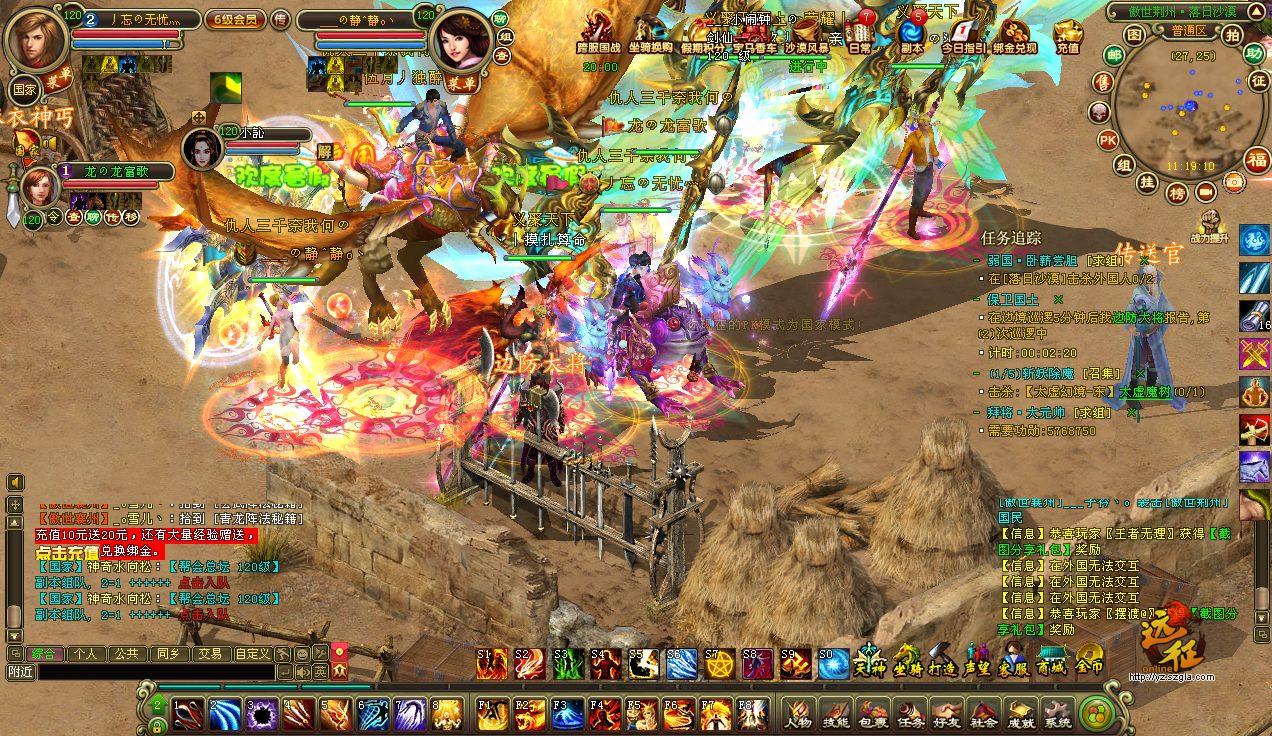
Task: Open the 人物 character panel
Action: (x=797, y=713)
